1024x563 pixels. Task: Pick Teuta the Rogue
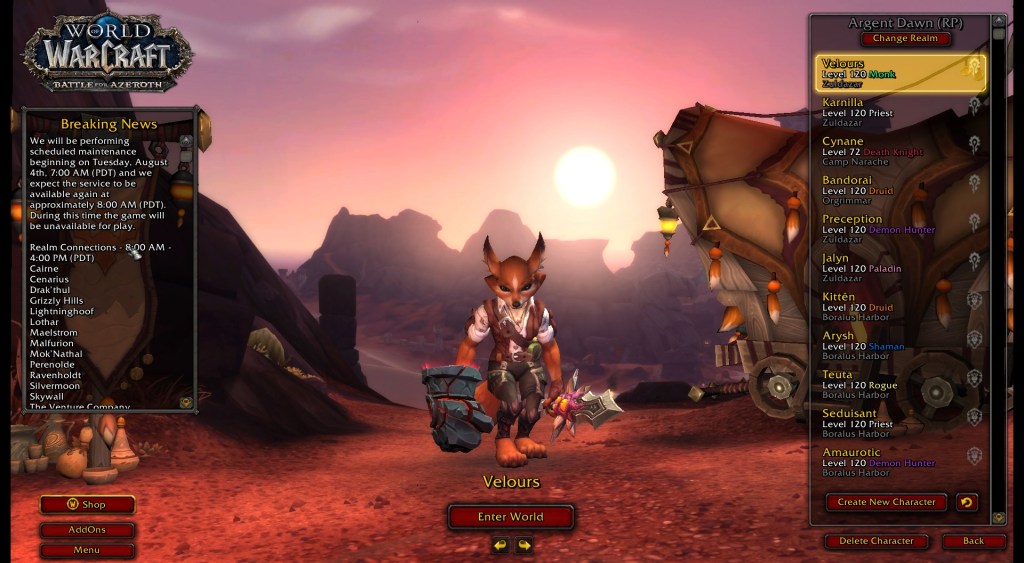click(x=890, y=385)
